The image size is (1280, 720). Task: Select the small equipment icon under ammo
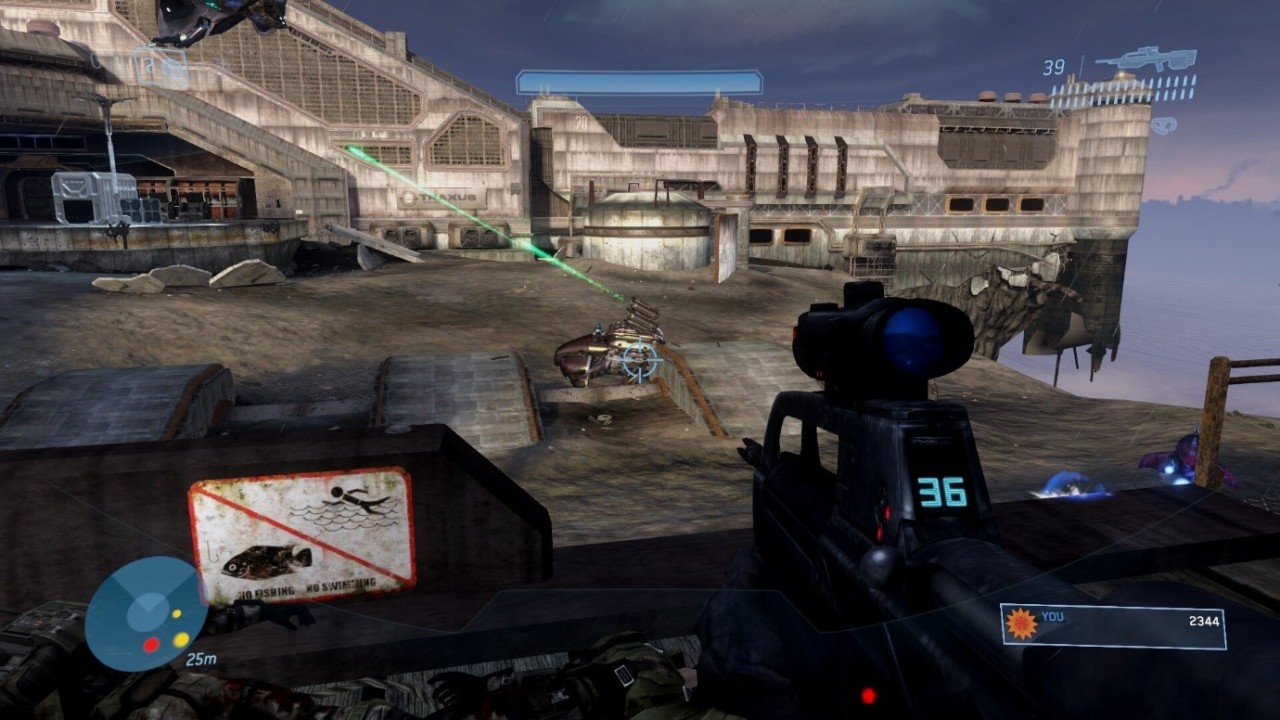[1163, 126]
